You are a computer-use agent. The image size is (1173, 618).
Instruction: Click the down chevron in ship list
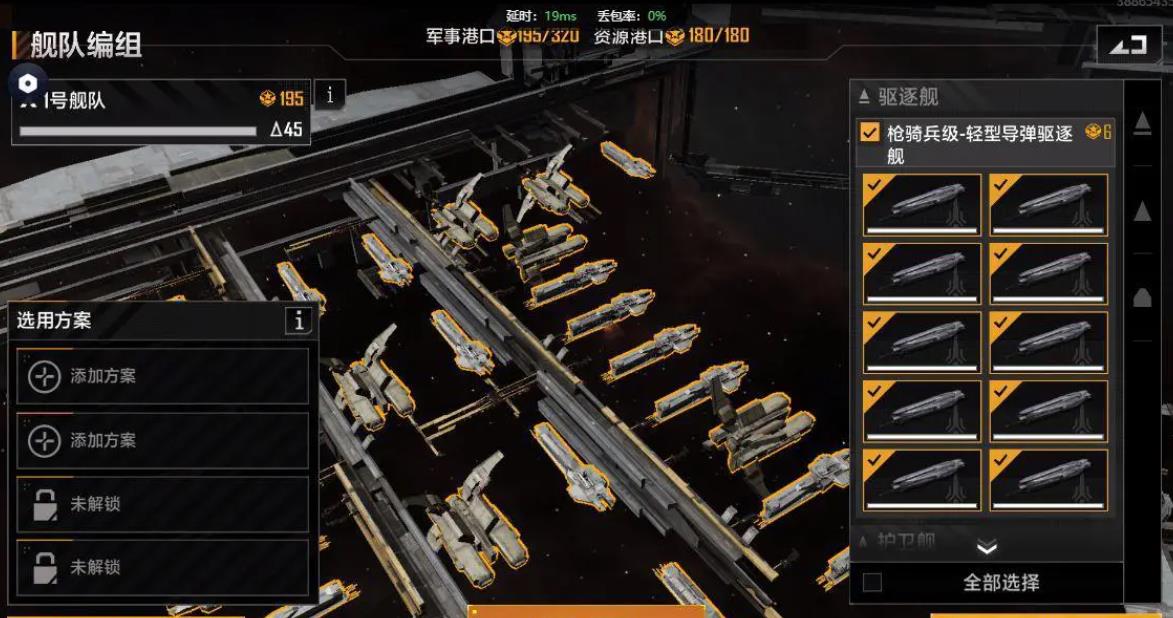tap(986, 548)
